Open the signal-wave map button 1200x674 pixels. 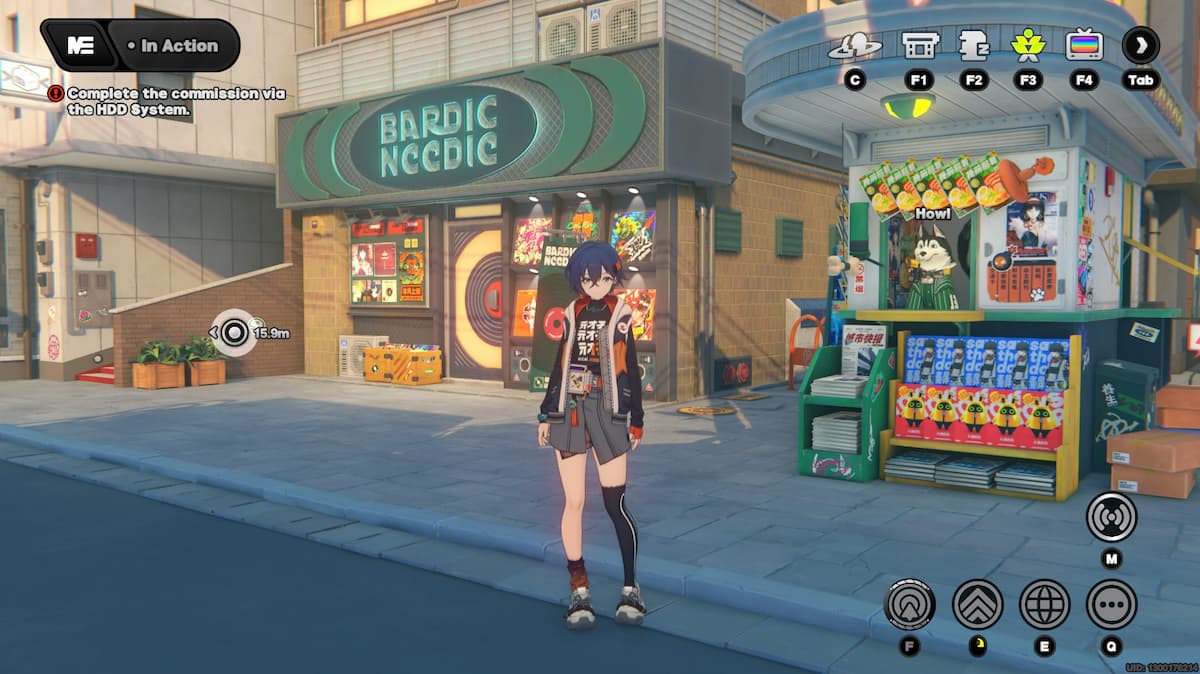[1111, 517]
